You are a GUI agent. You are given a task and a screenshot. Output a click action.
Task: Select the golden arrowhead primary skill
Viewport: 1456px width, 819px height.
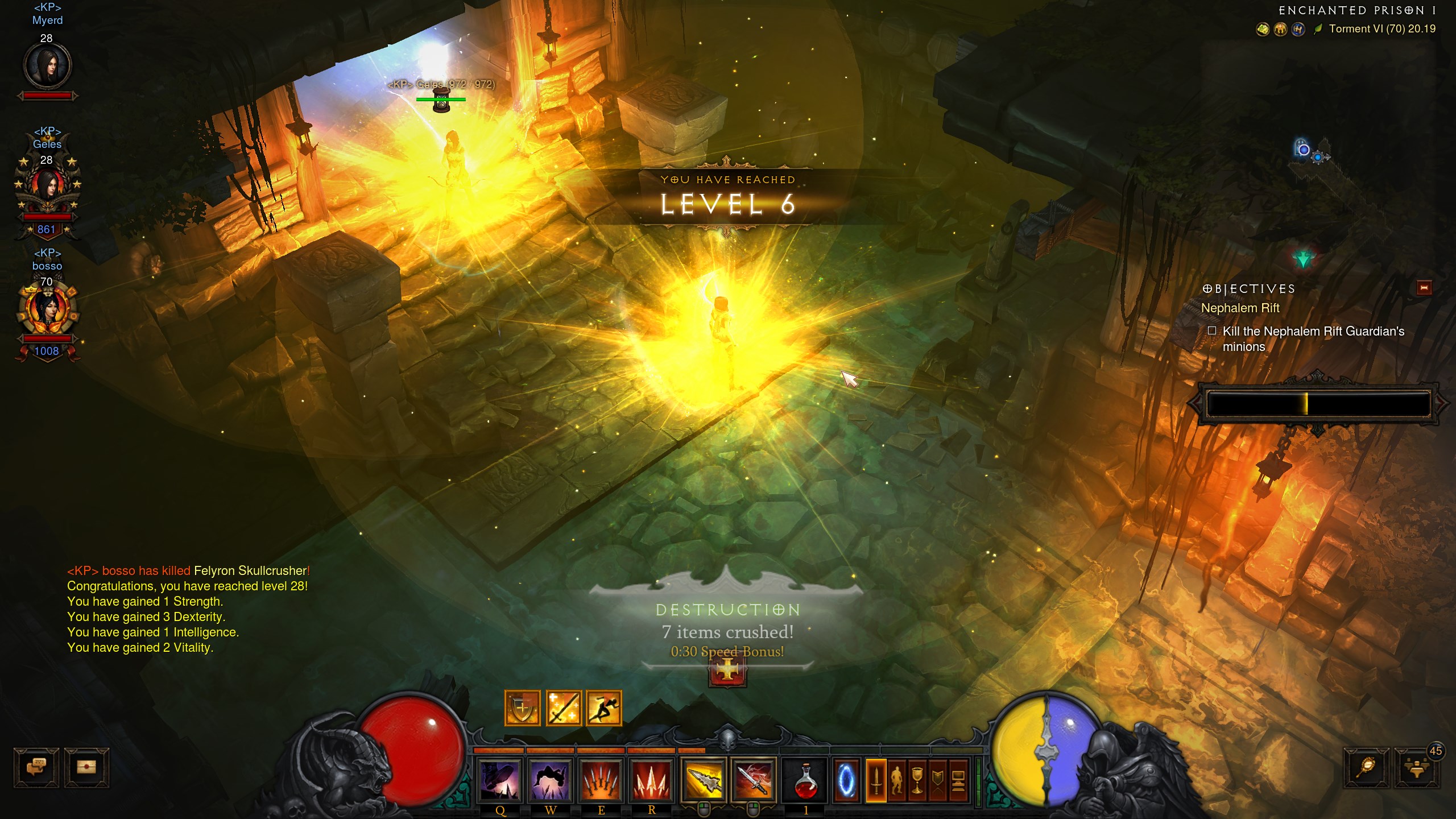[x=704, y=780]
